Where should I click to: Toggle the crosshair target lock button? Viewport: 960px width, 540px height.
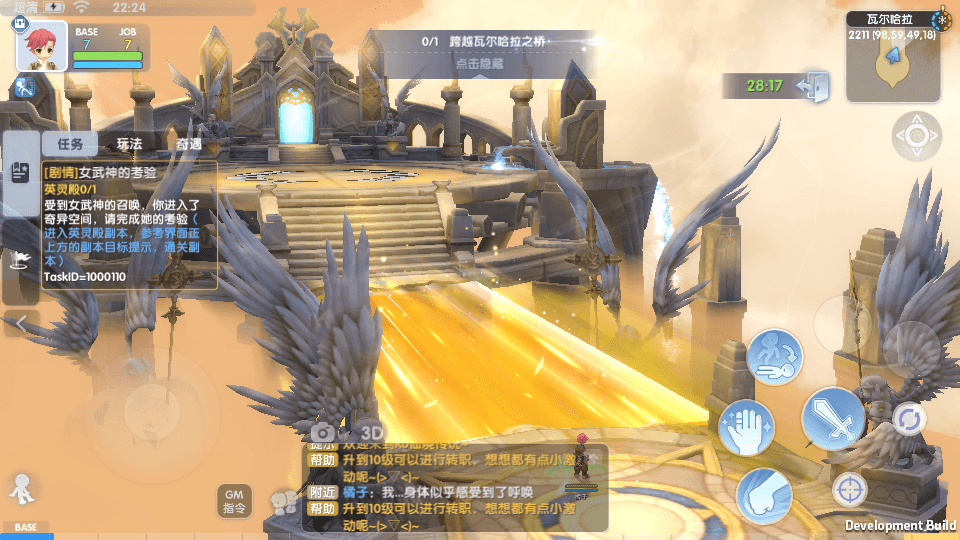tap(850, 489)
